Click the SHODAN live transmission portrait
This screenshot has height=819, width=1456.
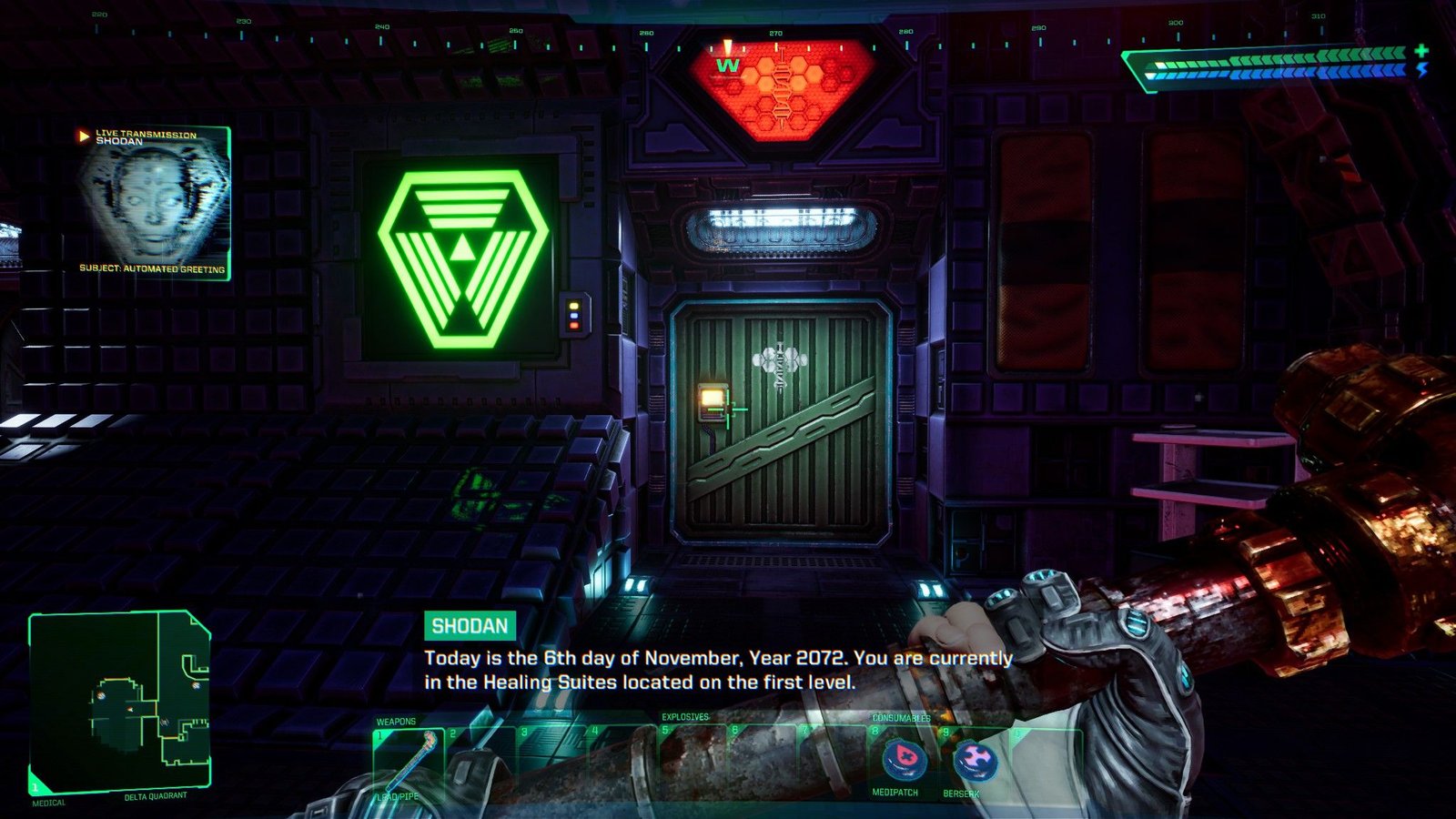click(153, 202)
